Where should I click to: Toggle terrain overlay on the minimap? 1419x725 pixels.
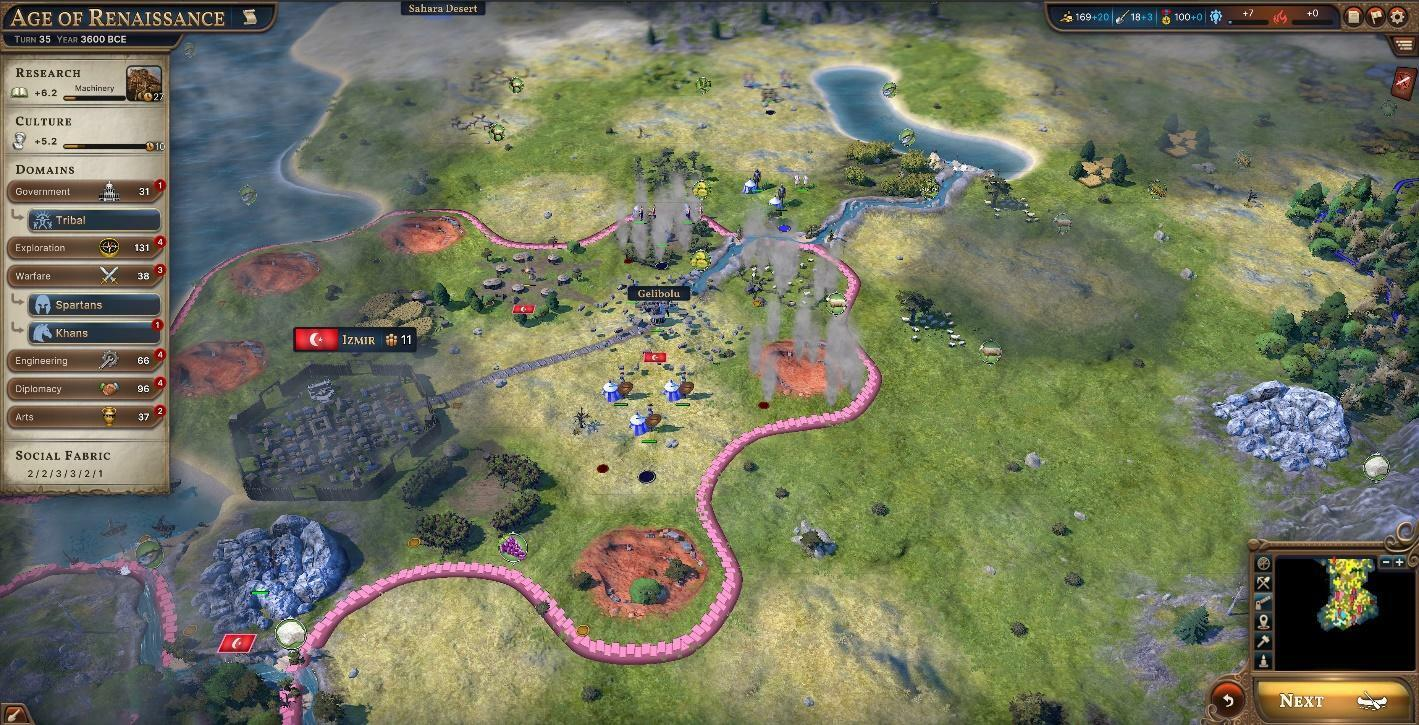tap(1263, 562)
